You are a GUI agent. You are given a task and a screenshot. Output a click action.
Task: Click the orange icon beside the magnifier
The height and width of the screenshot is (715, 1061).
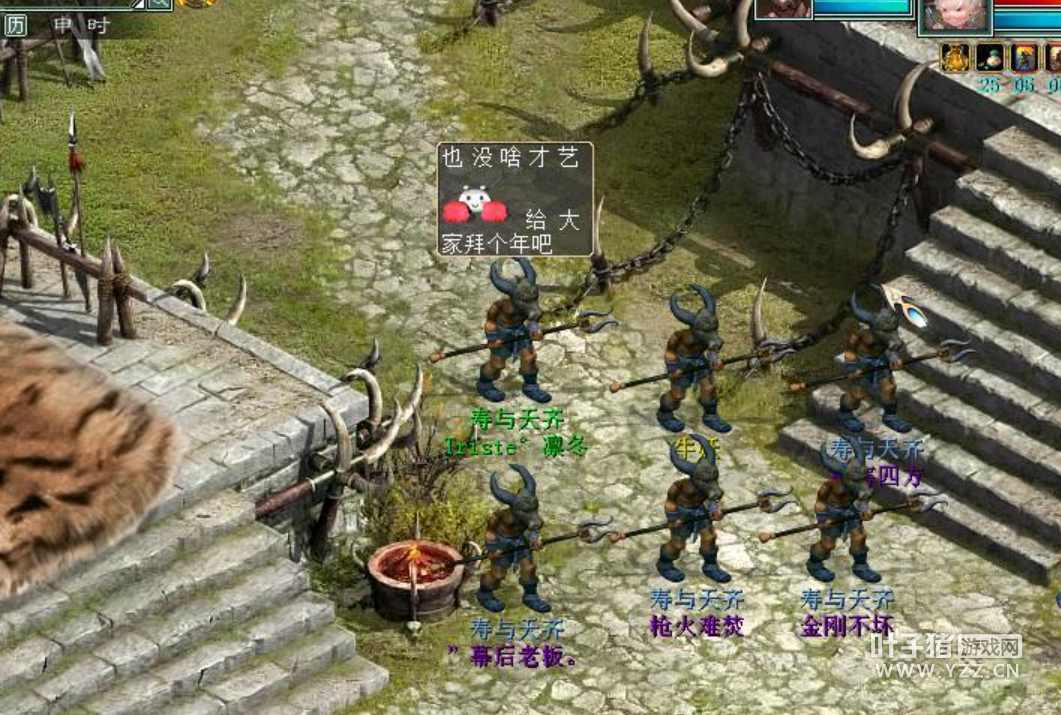coord(199,3)
